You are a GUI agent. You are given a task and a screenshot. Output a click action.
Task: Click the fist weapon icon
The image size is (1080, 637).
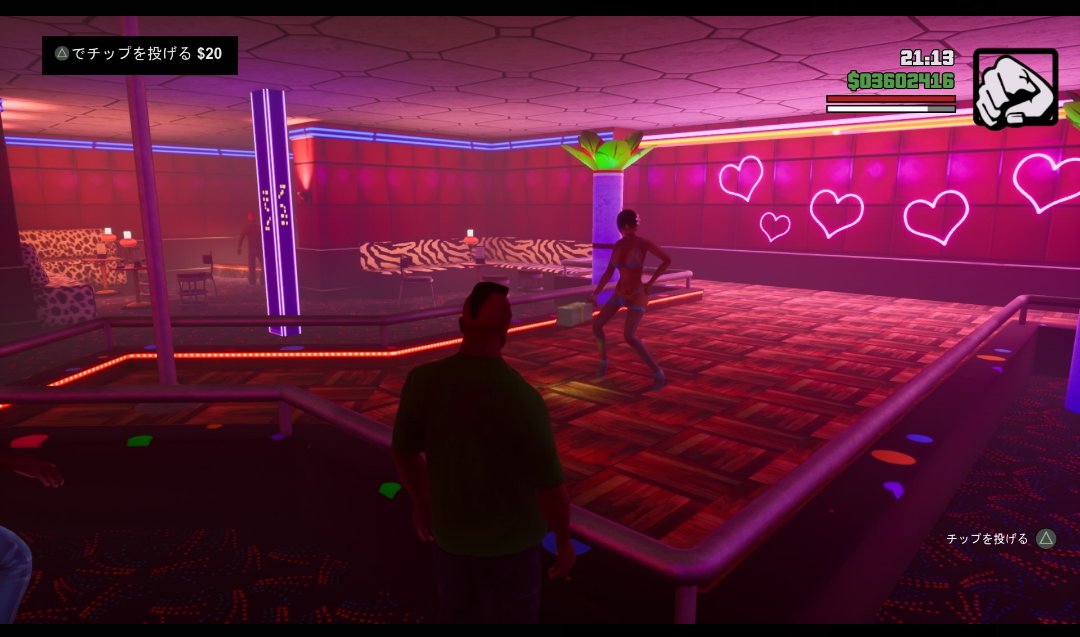coord(1015,88)
